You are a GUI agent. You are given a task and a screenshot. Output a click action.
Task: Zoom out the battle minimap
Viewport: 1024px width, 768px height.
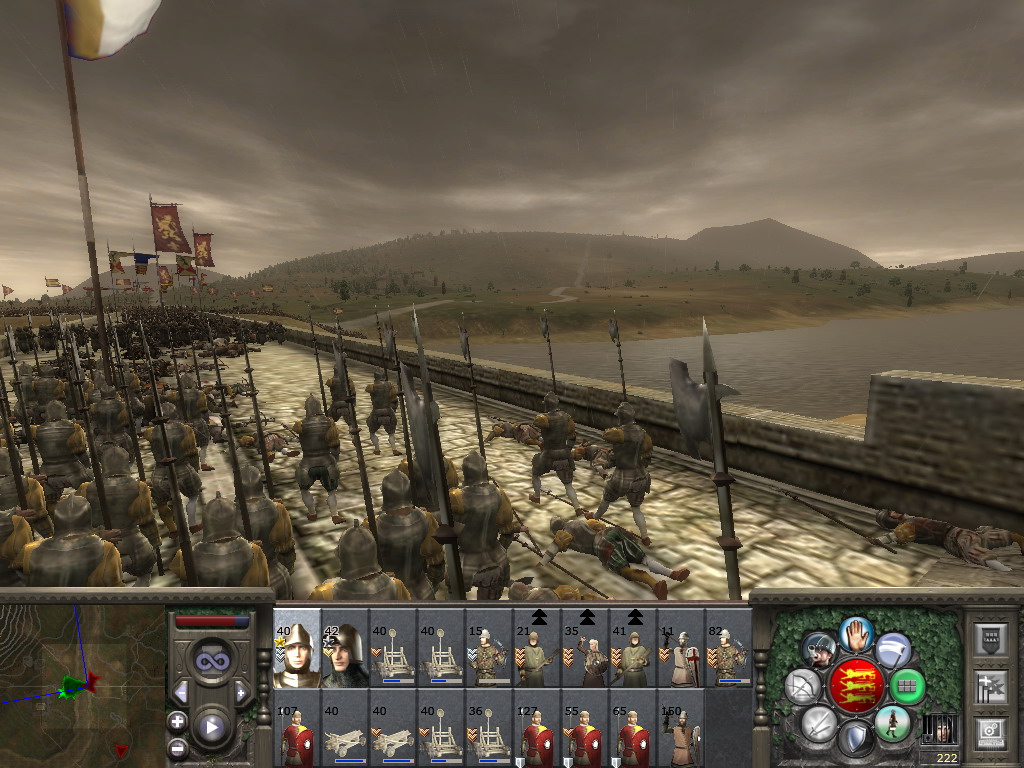pyautogui.click(x=177, y=747)
